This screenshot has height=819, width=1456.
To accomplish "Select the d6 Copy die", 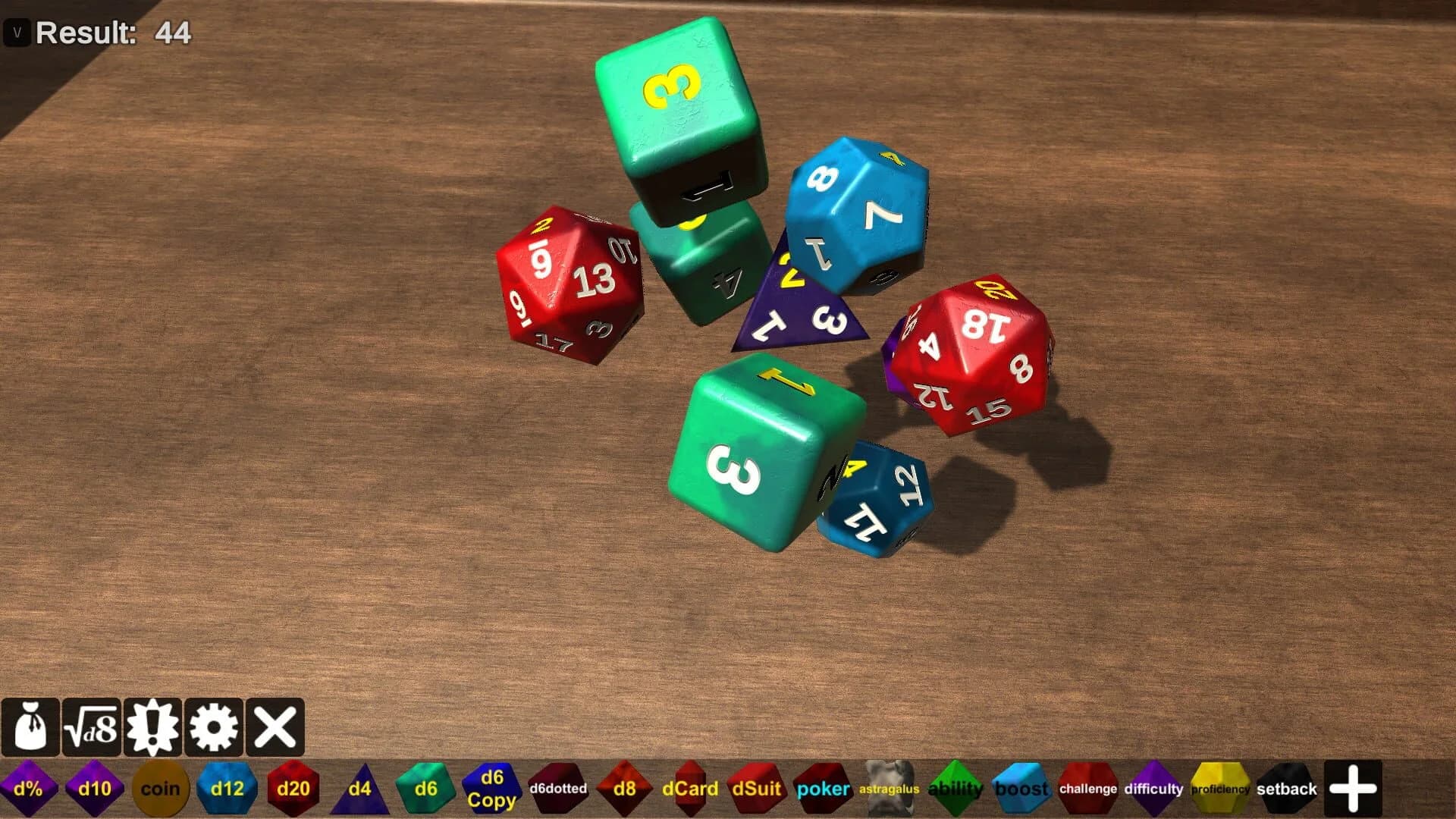I will (x=491, y=789).
